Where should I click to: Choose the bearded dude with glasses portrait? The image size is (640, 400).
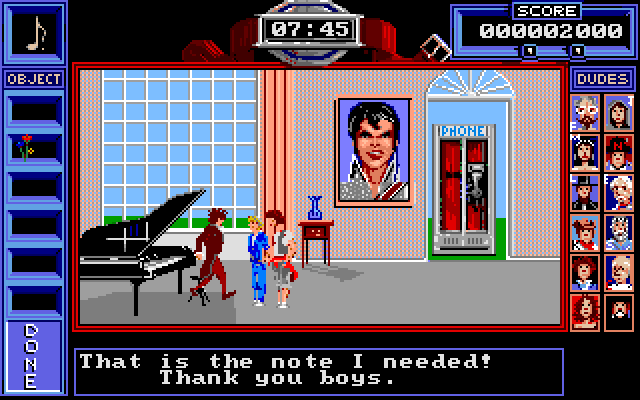(586, 112)
